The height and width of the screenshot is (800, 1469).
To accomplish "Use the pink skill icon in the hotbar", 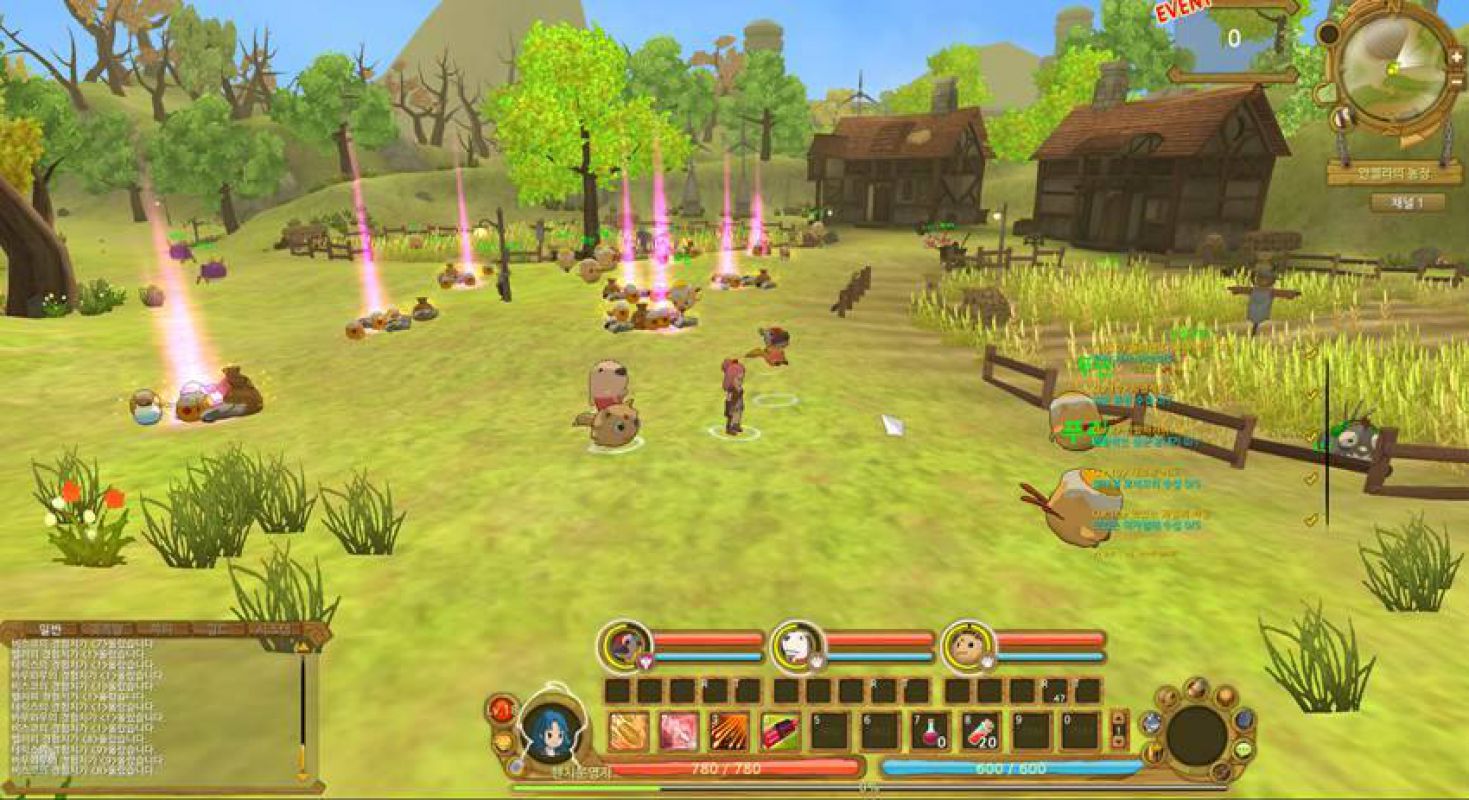I will click(x=679, y=731).
